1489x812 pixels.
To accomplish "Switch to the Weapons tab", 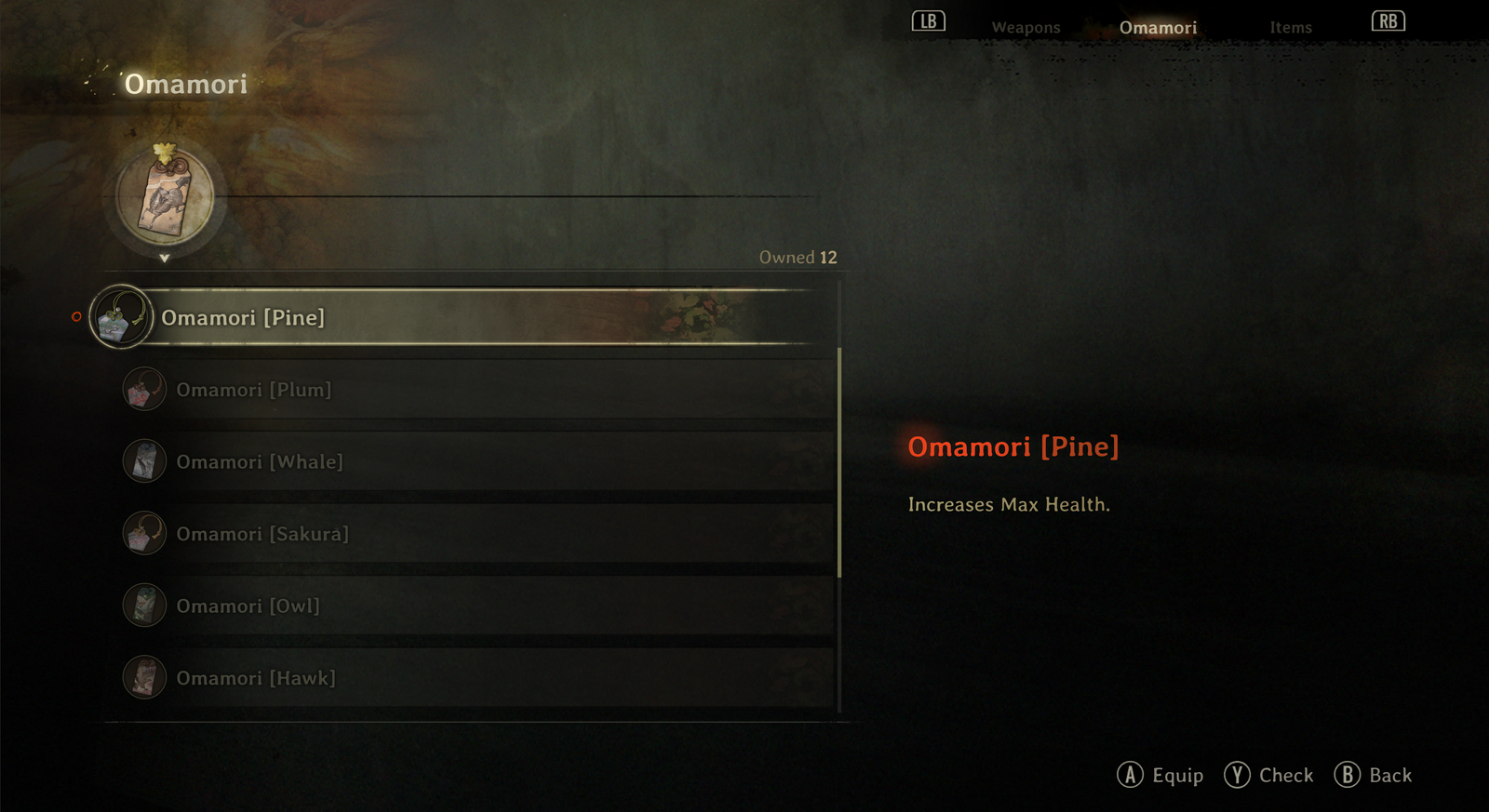I will (x=1026, y=27).
